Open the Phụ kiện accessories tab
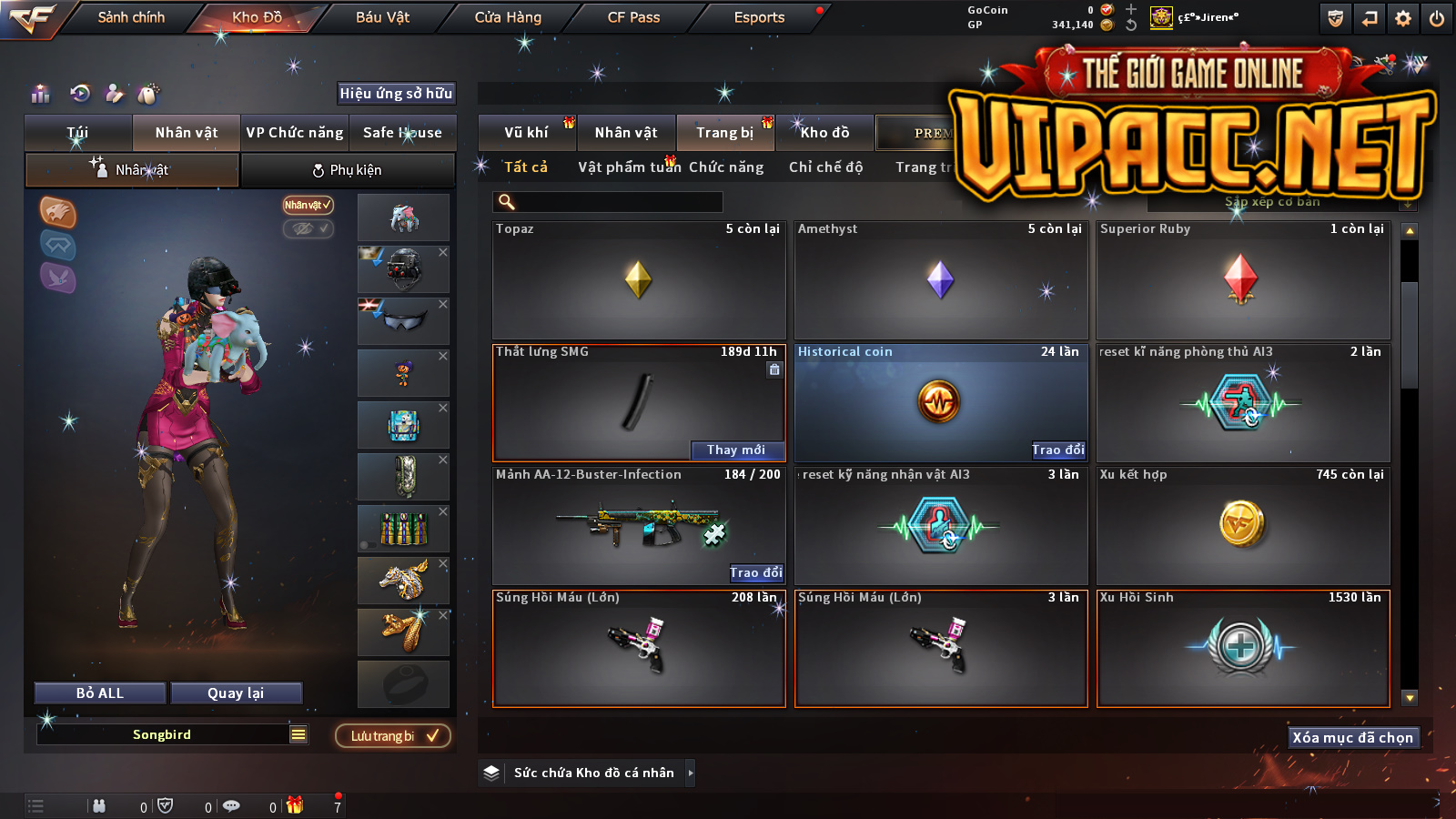 tap(348, 170)
